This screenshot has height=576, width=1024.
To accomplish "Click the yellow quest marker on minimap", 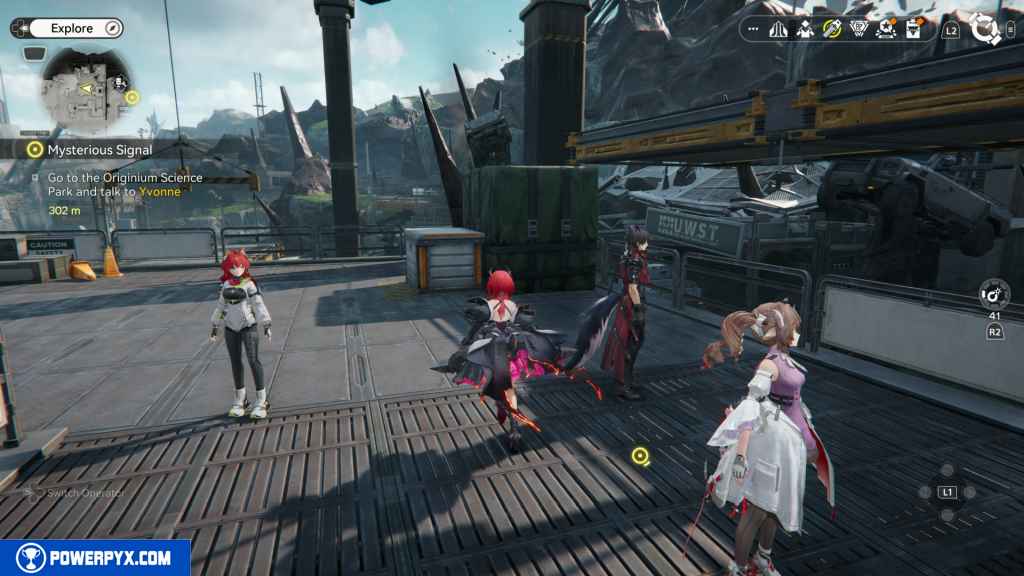I will tap(133, 98).
